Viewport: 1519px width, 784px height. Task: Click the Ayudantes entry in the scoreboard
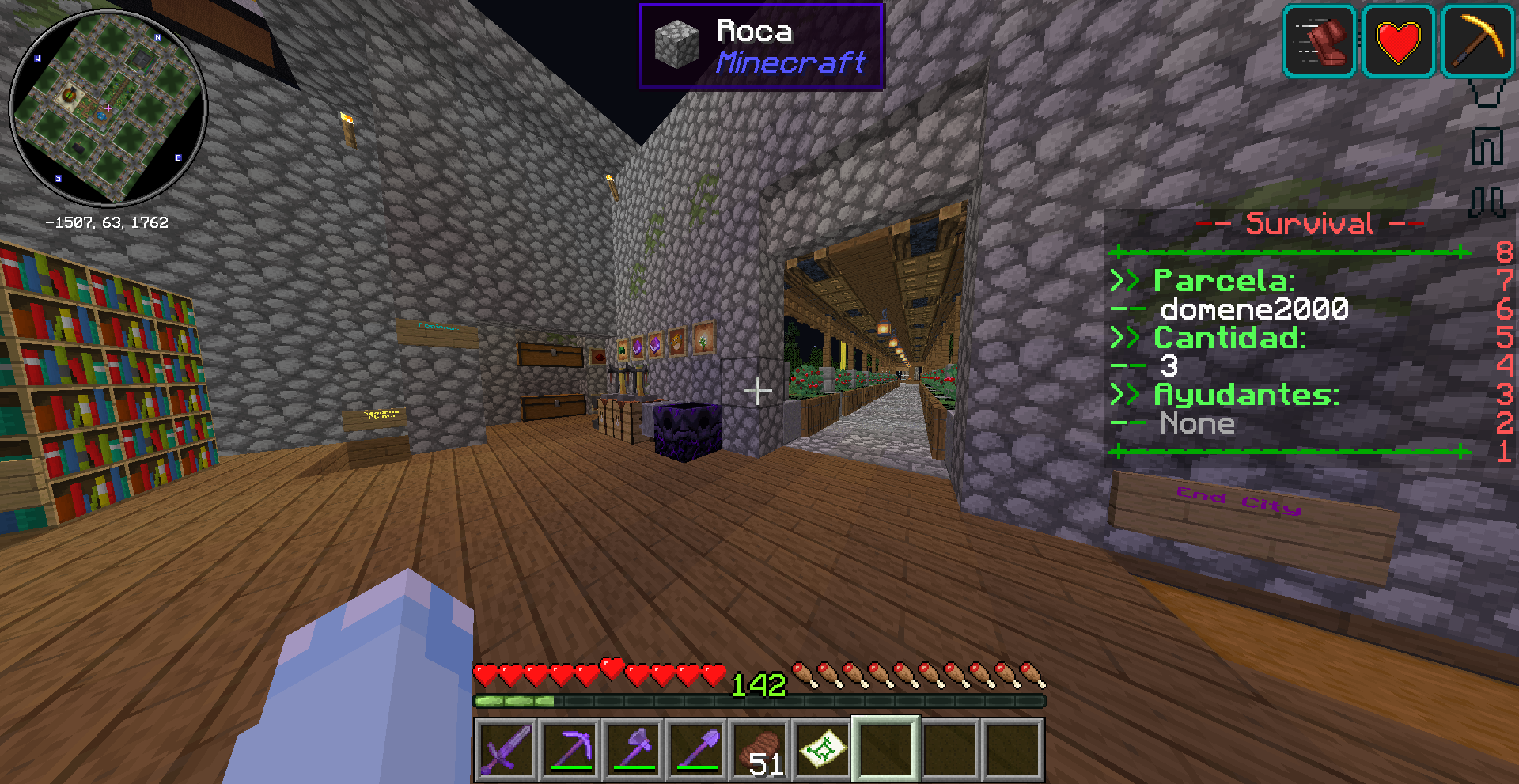coord(1246,394)
